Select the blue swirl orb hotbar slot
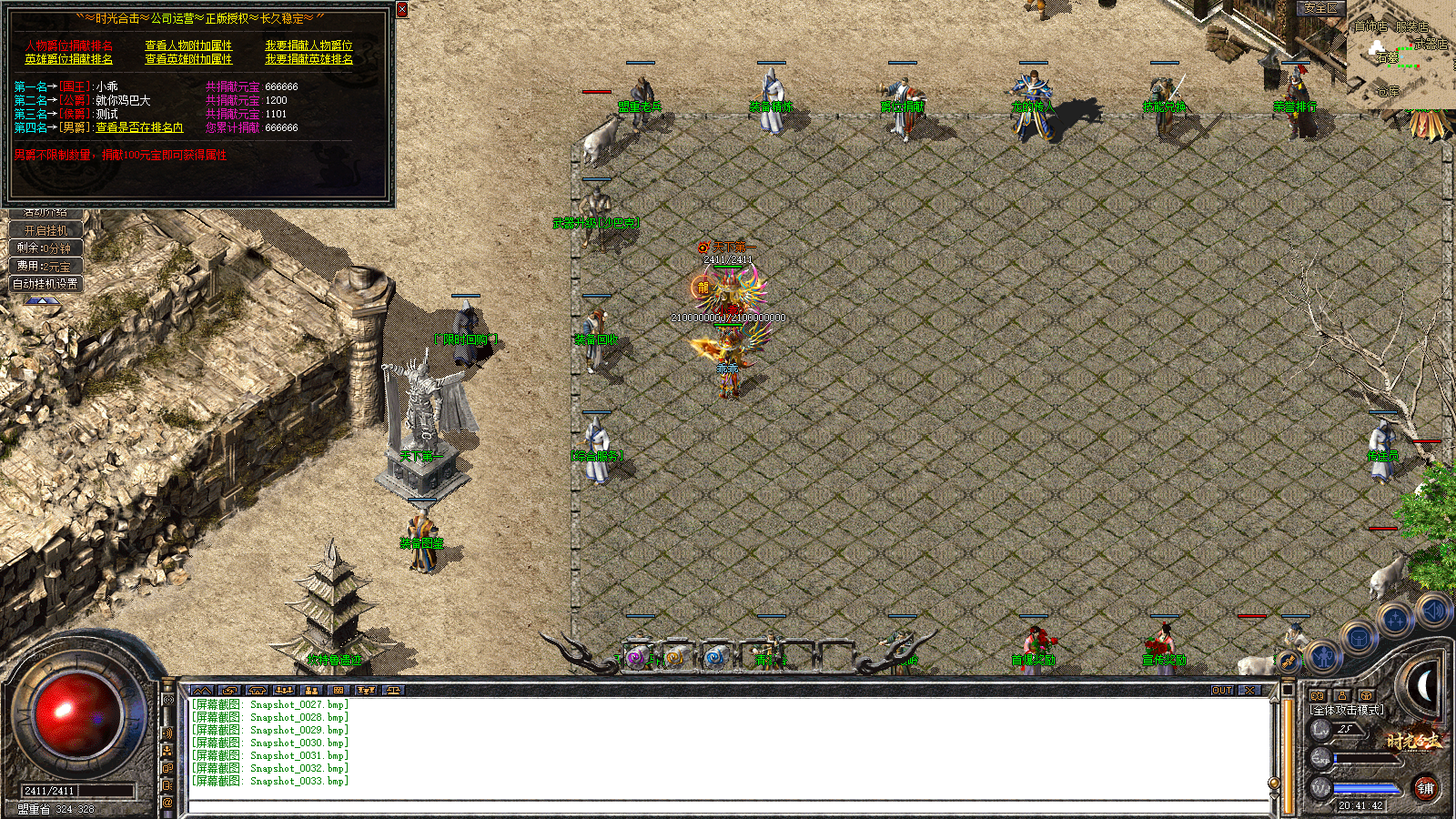Screen dimensions: 1456x819 point(715,657)
